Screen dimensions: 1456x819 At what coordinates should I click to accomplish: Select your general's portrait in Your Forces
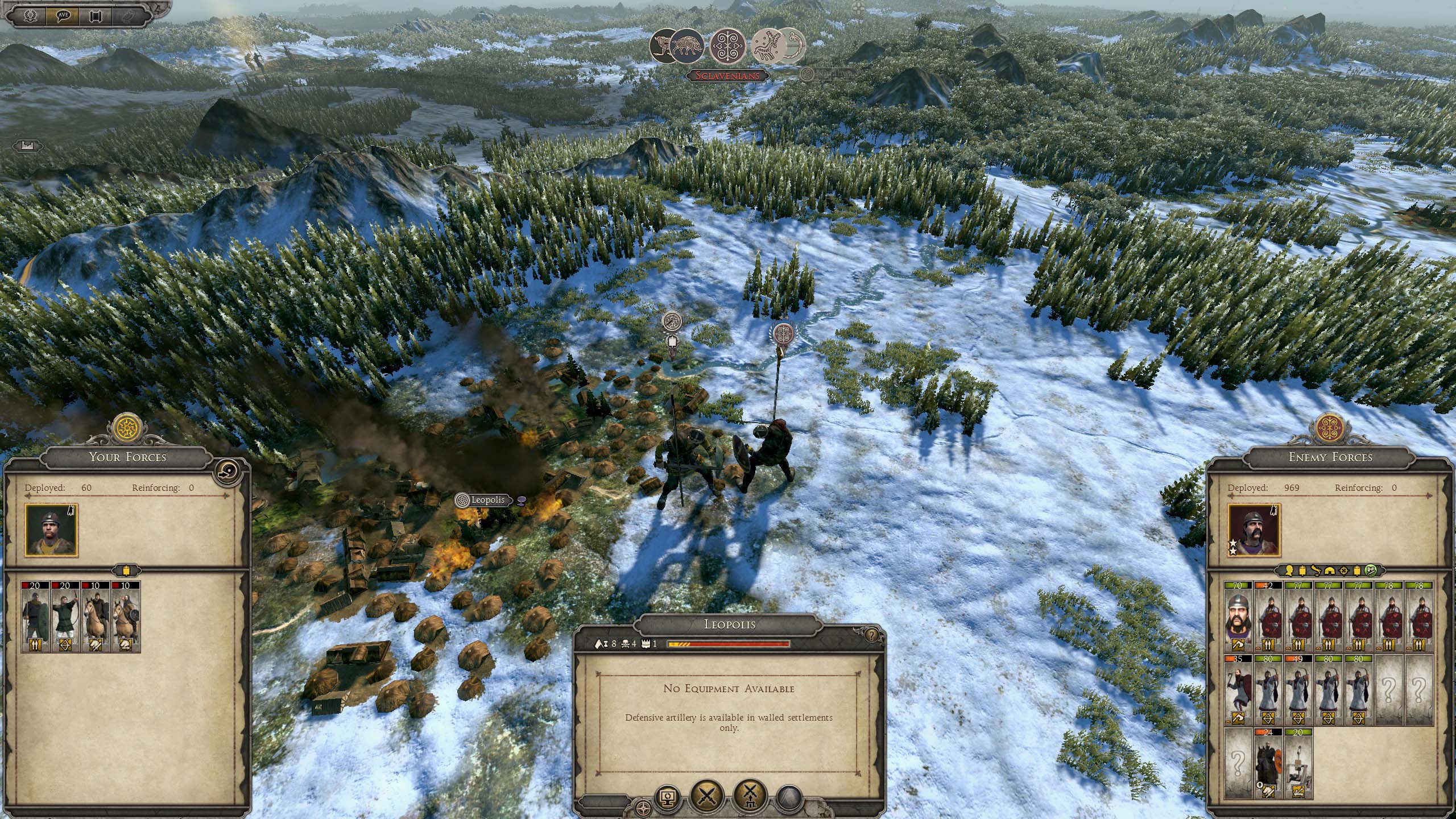pyautogui.click(x=51, y=530)
